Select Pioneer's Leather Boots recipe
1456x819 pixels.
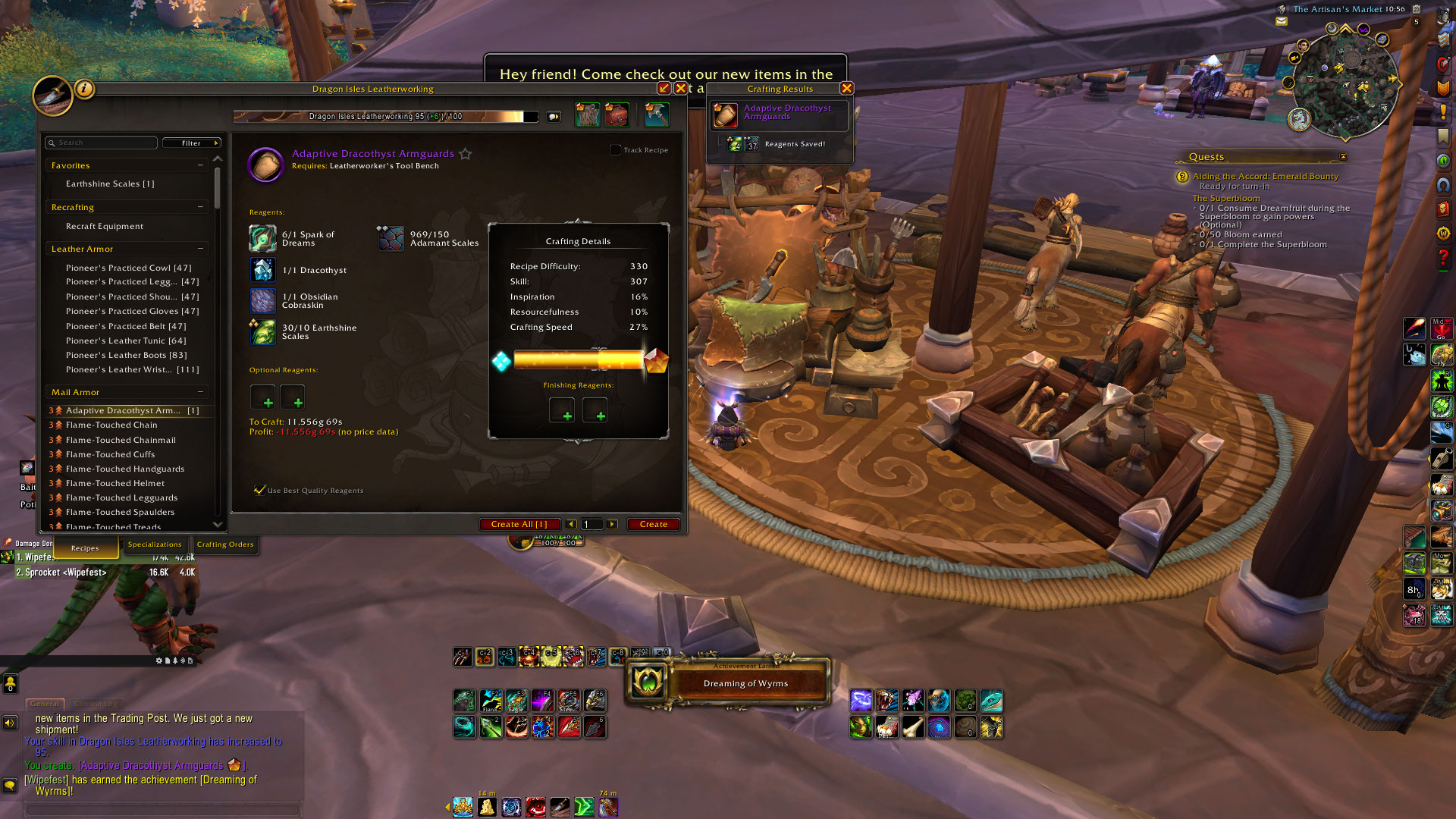(x=126, y=355)
